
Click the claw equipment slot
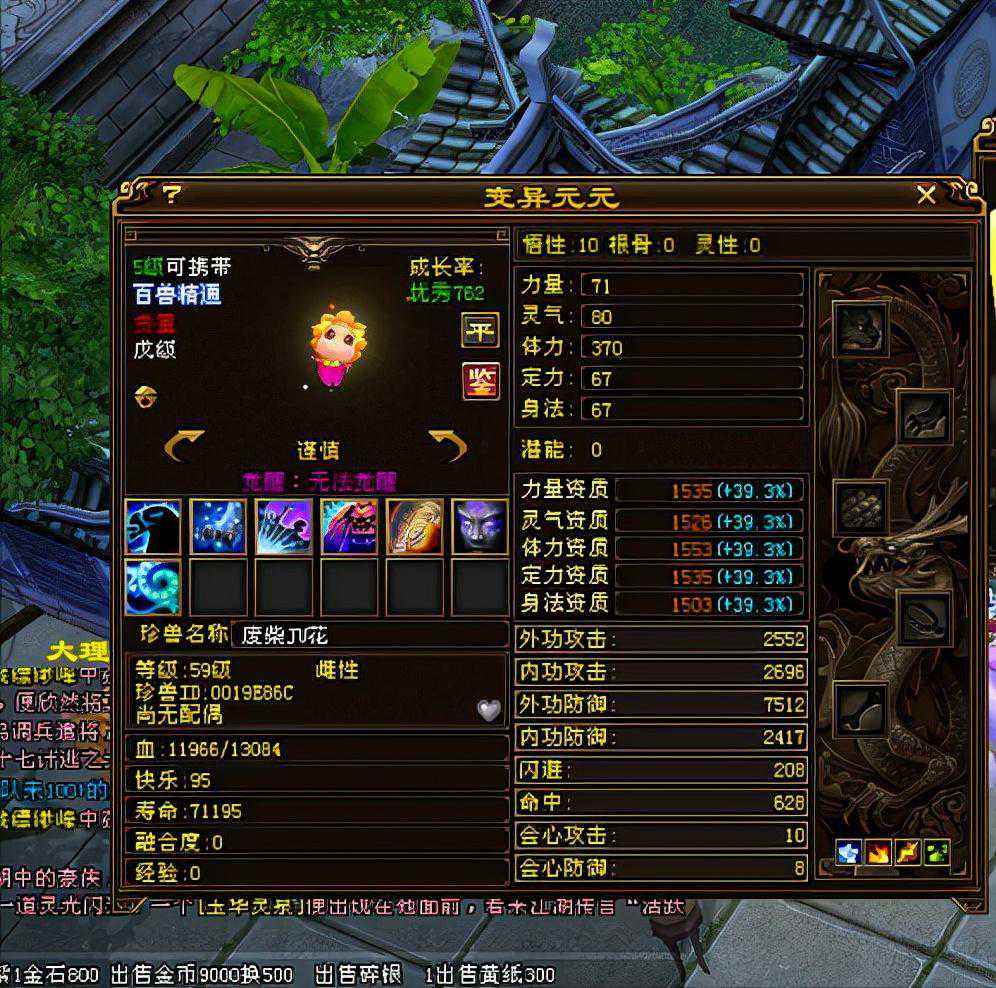tap(924, 417)
